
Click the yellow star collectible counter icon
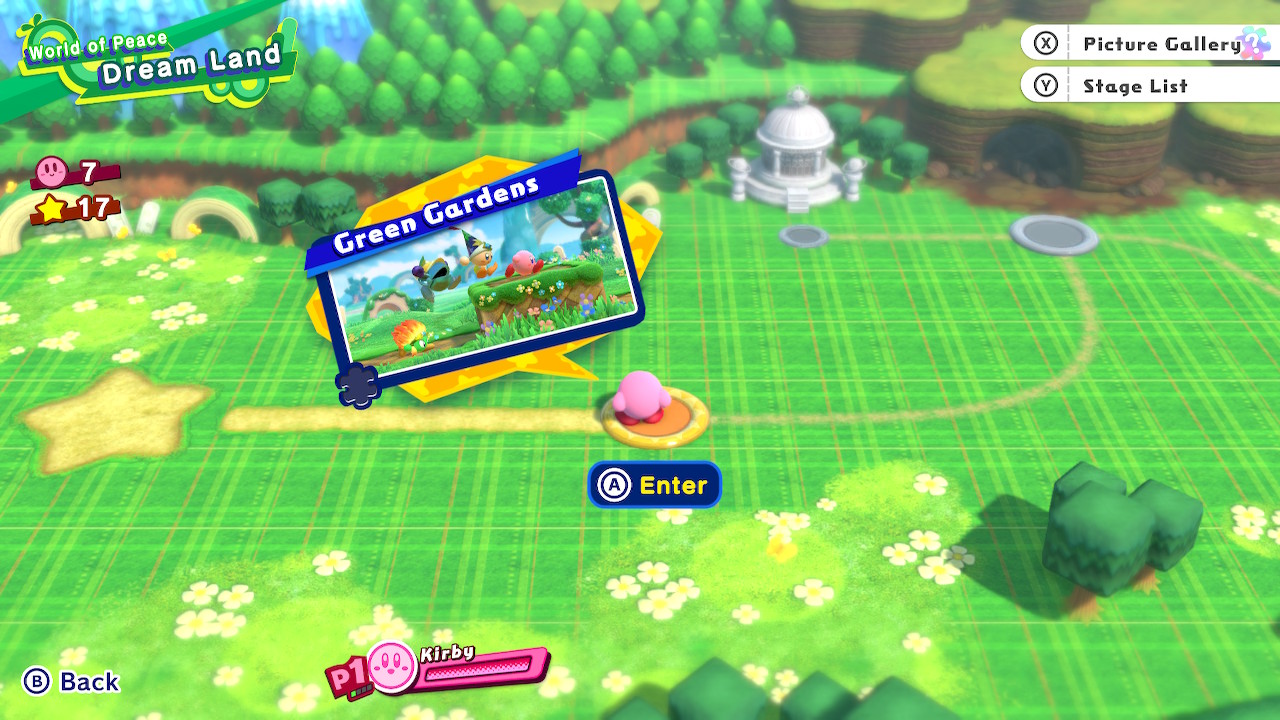[x=52, y=210]
